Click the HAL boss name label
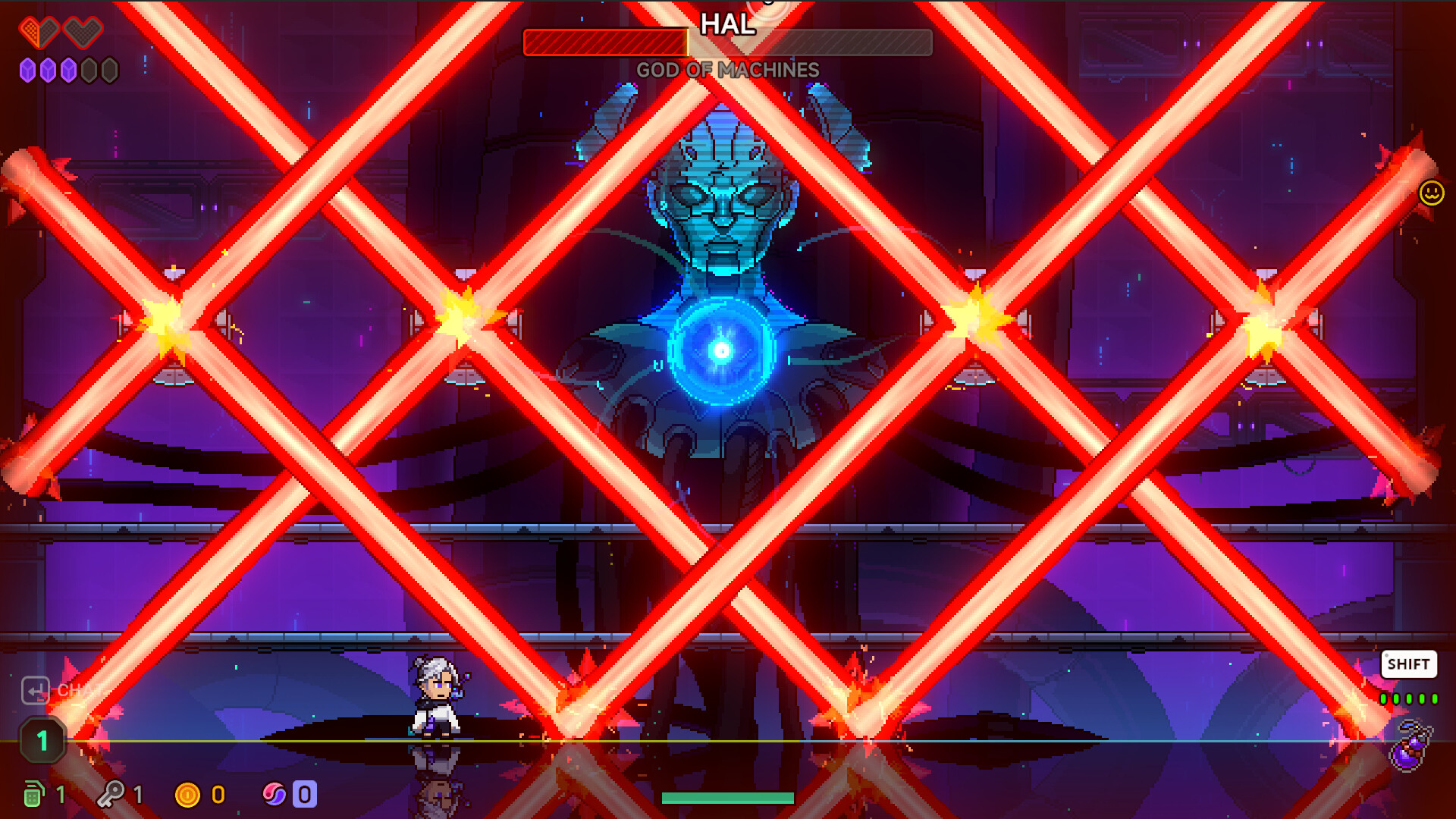 click(727, 25)
